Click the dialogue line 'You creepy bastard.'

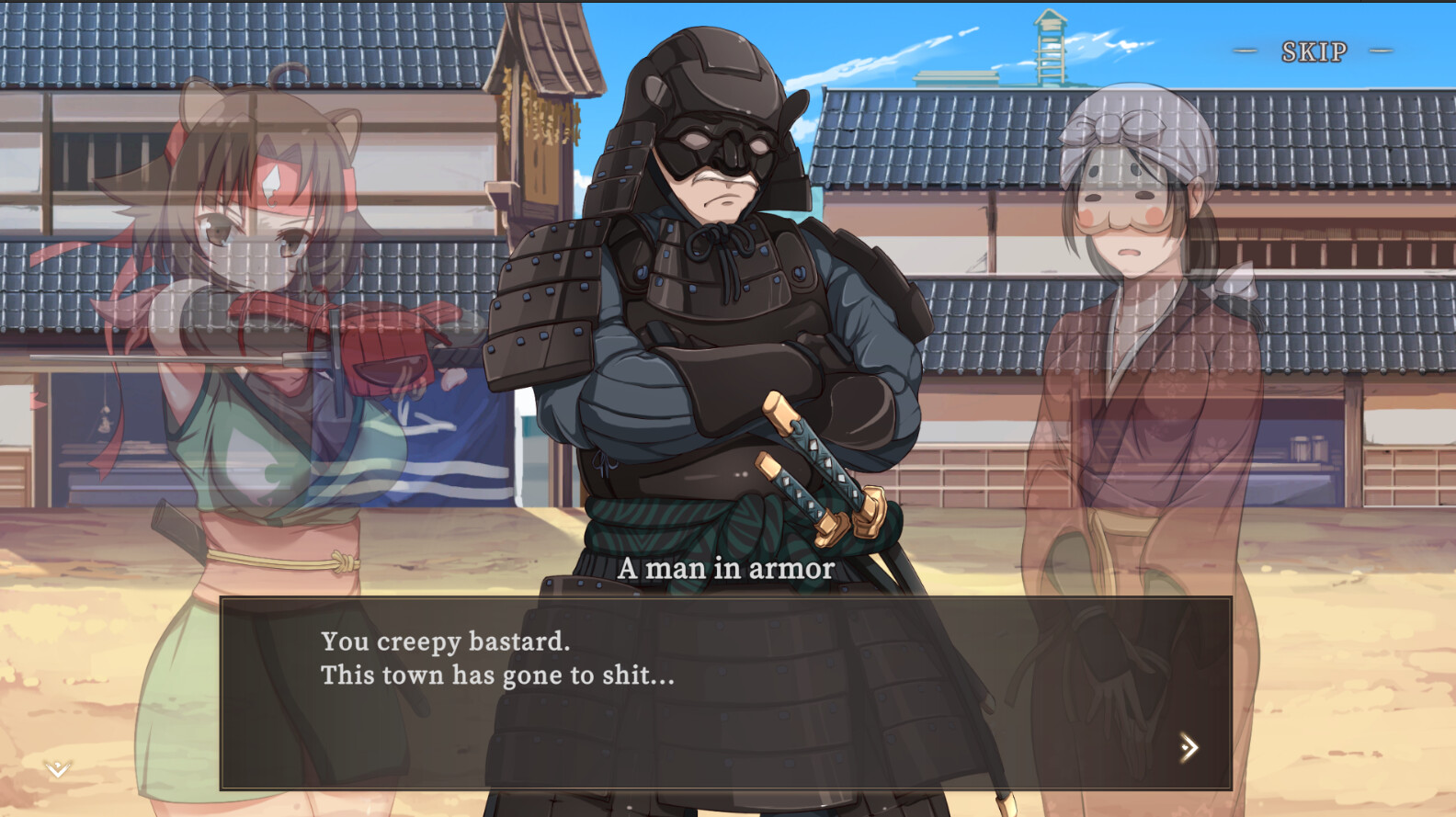pos(445,642)
